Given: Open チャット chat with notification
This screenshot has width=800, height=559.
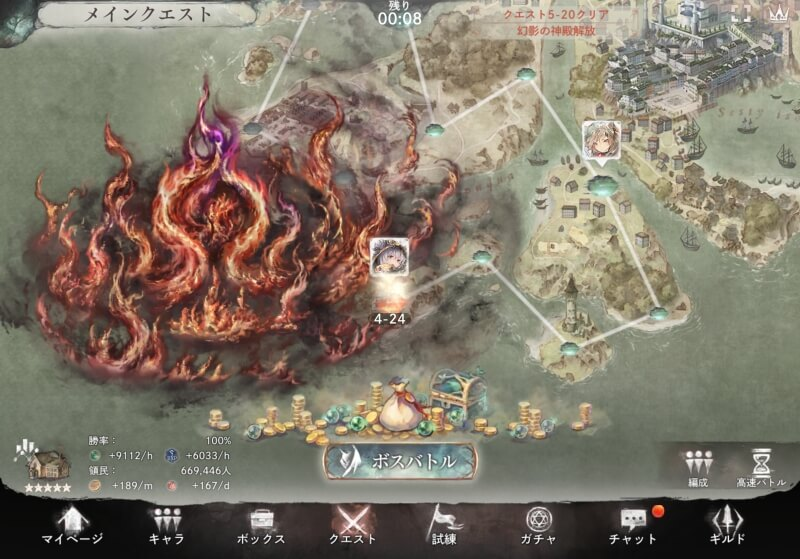Looking at the screenshot, I should point(632,525).
